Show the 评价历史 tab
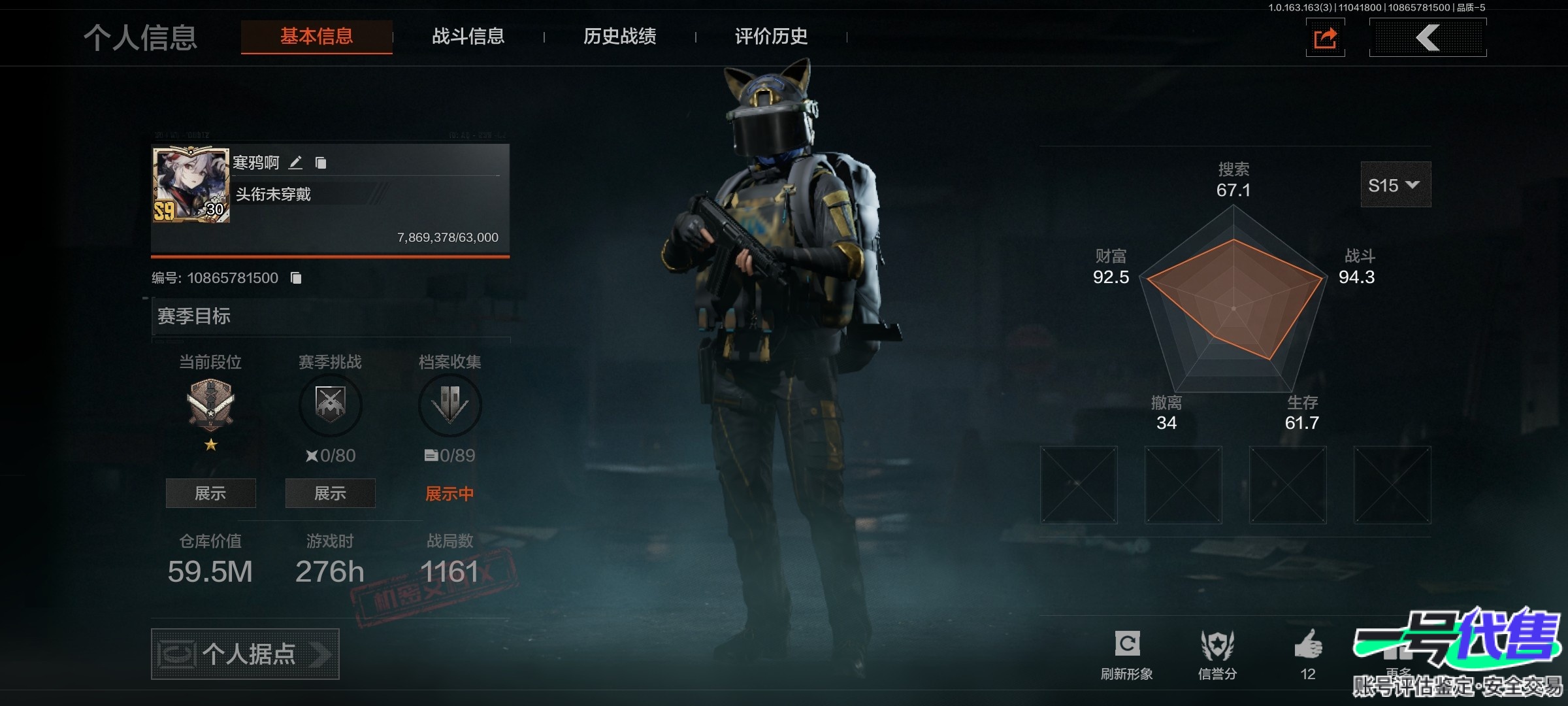 pyautogui.click(x=771, y=37)
